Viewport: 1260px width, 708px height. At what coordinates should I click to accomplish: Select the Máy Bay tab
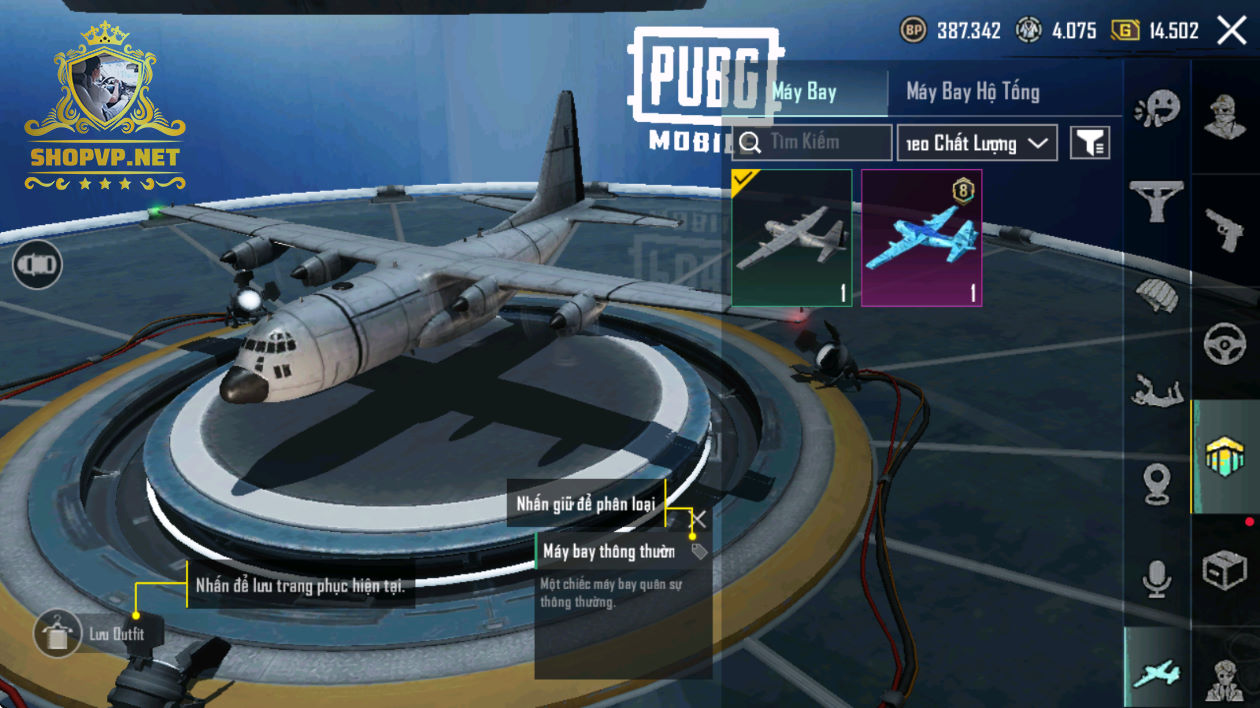(x=805, y=92)
